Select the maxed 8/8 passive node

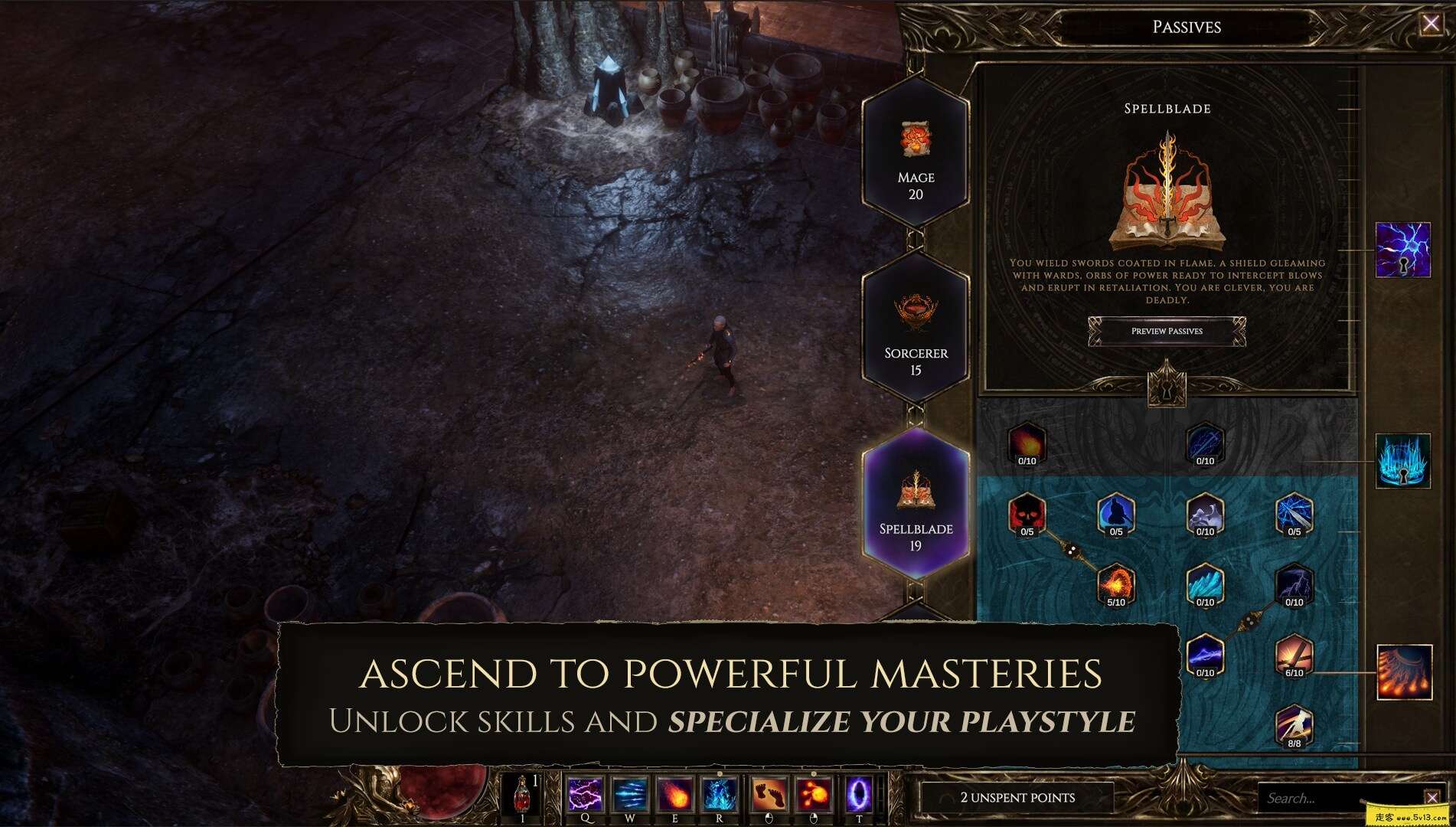[x=1294, y=725]
